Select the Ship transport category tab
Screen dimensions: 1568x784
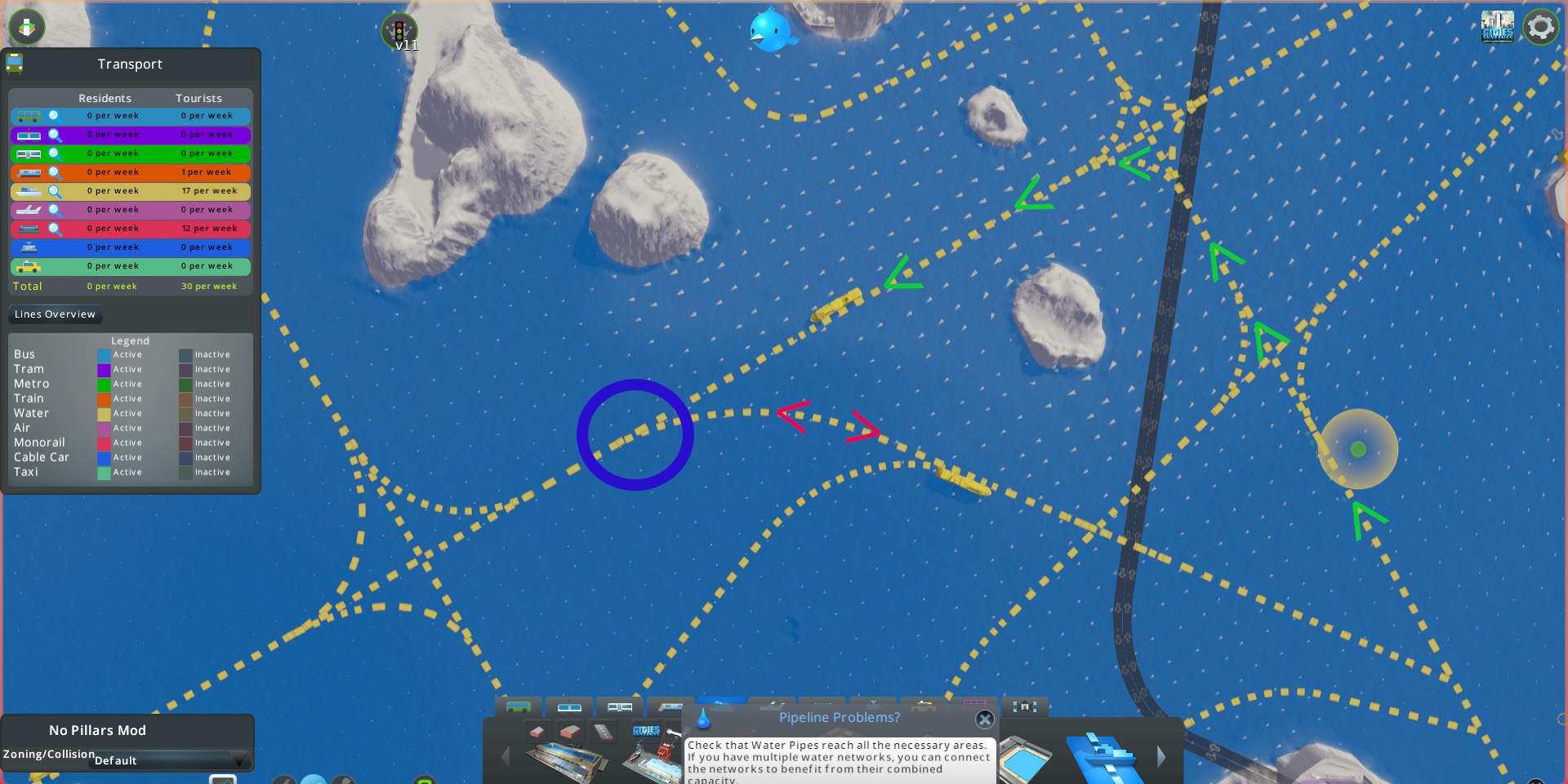point(720,706)
